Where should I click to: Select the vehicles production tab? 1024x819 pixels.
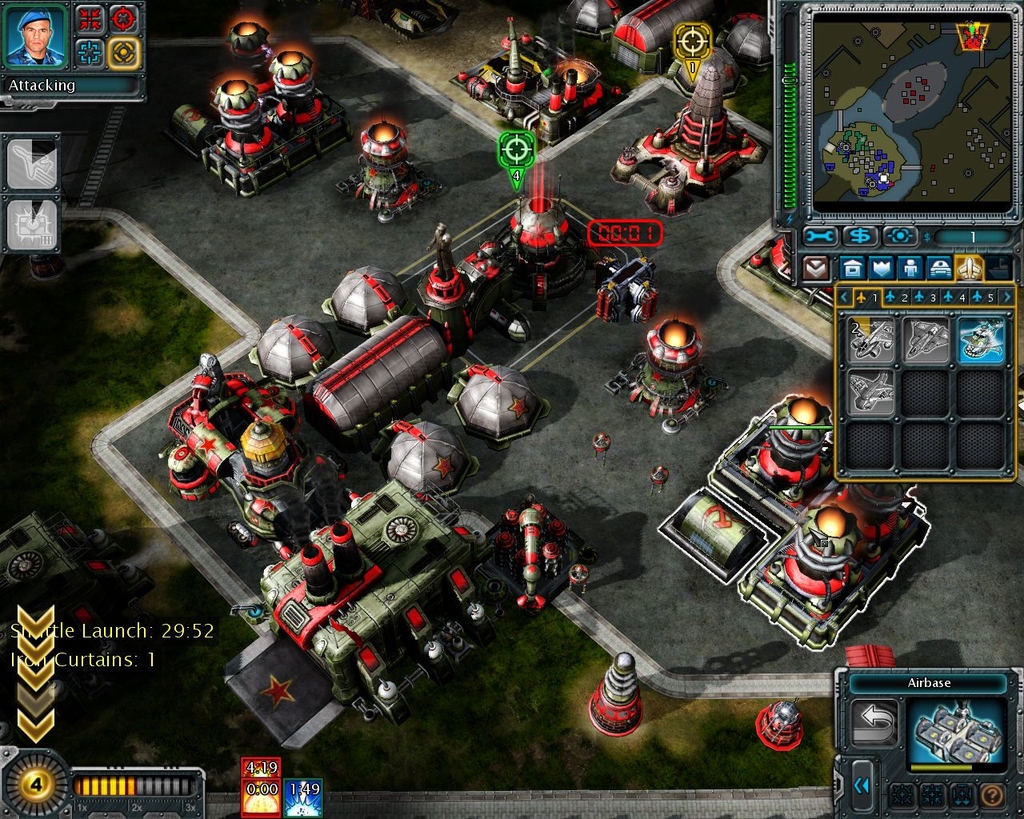point(940,268)
